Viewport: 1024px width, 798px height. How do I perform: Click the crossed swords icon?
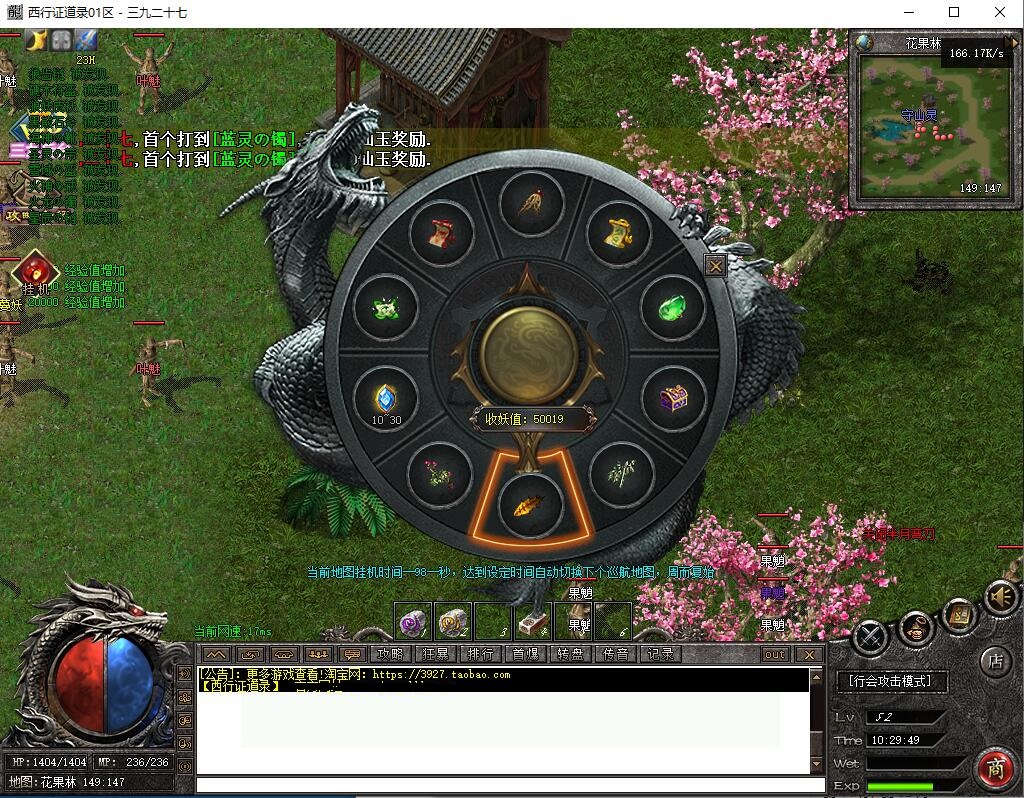[x=872, y=636]
